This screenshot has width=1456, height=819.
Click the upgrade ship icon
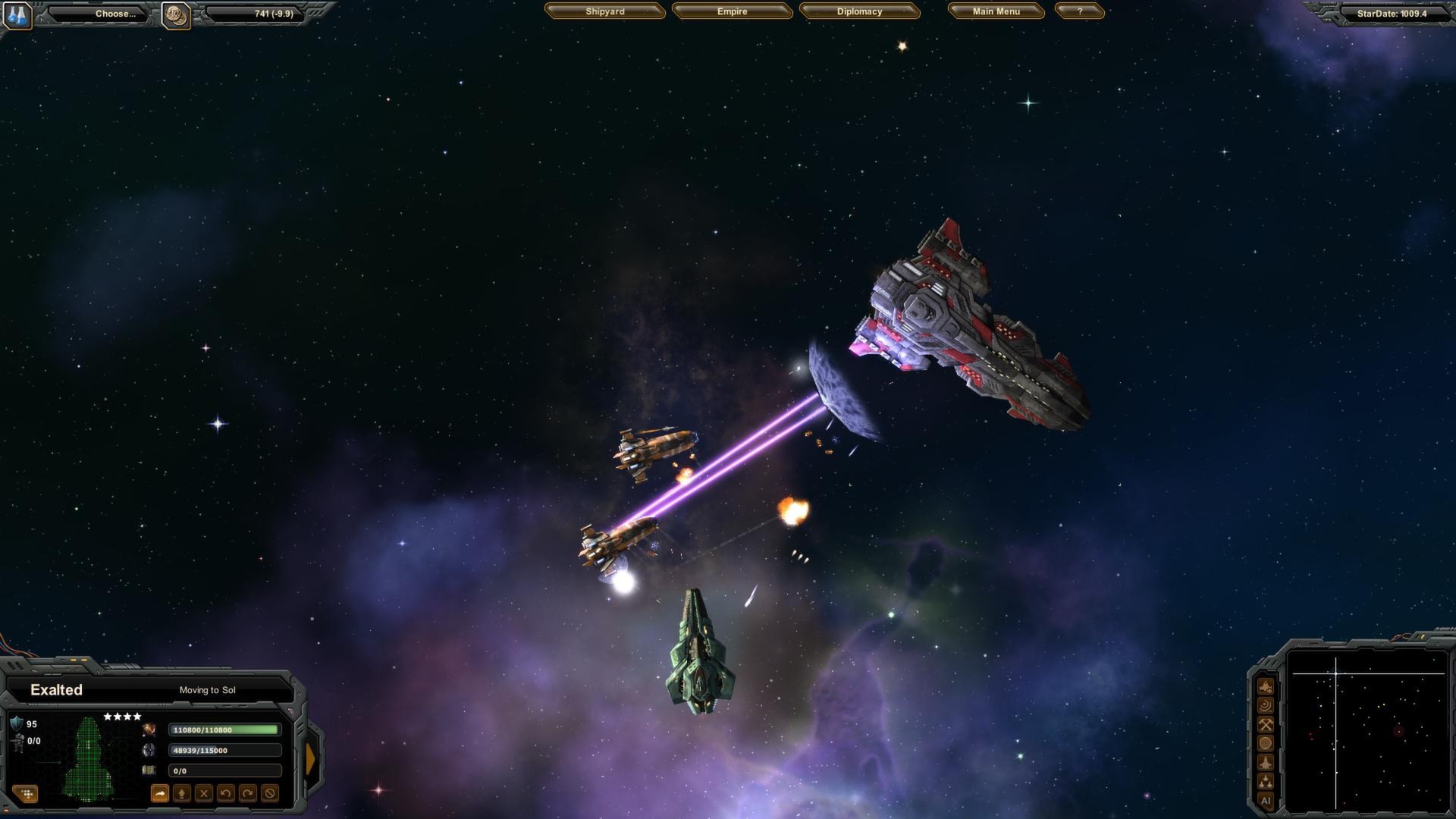click(x=182, y=794)
